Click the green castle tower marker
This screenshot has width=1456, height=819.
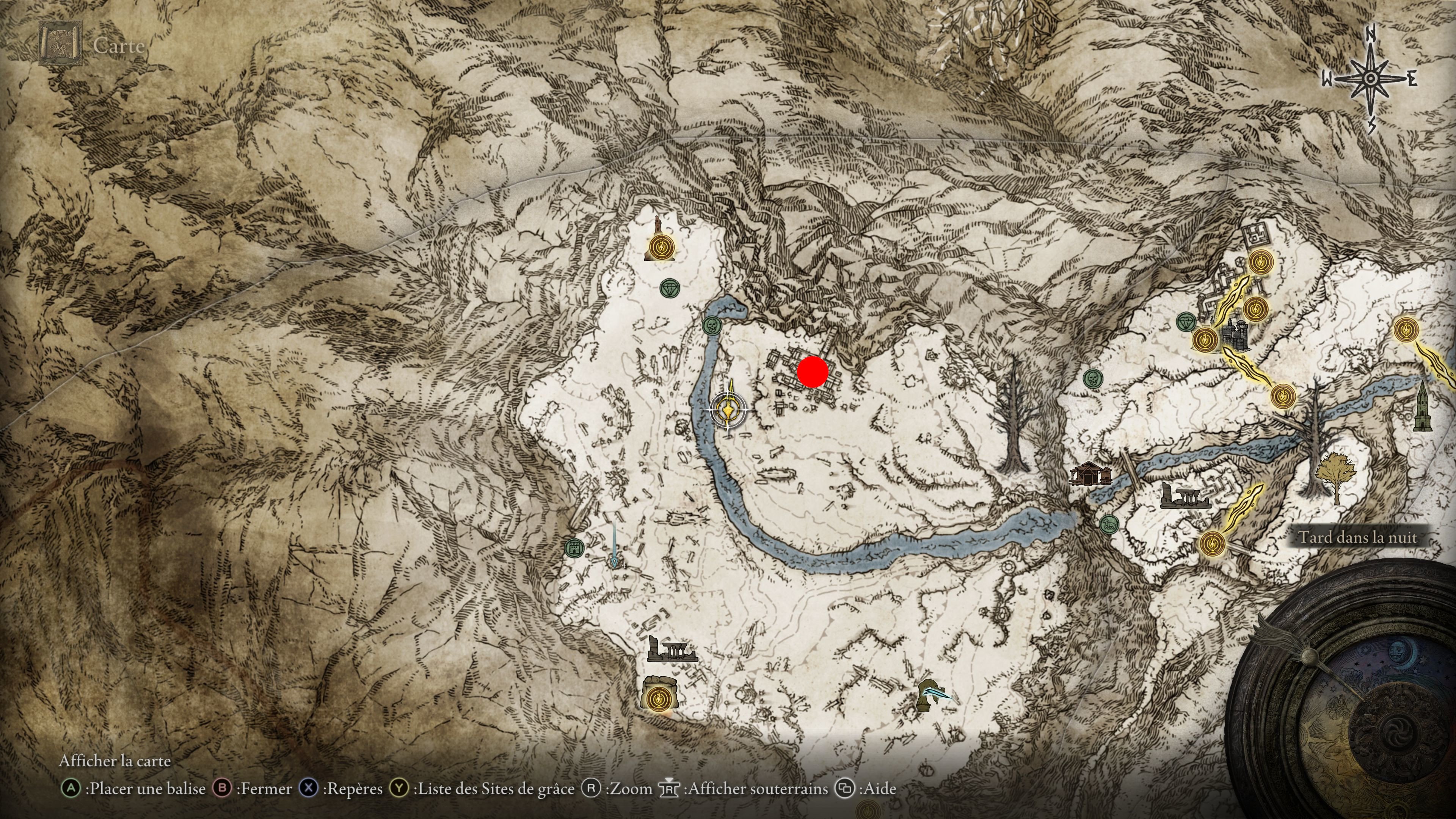574,547
